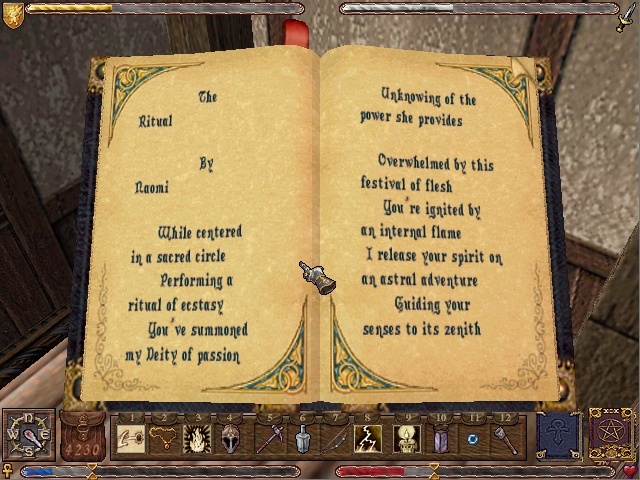Select the hand-and-key item in slot 1
The image size is (640, 480).
[x=129, y=437]
